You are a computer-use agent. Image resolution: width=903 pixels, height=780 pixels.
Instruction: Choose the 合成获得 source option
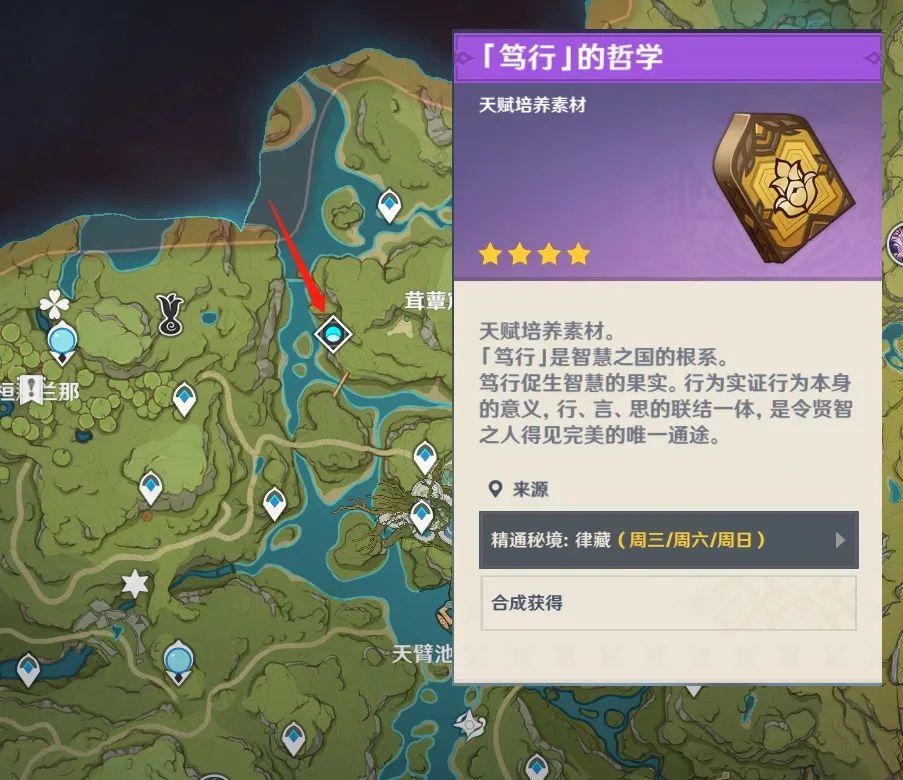coord(668,603)
